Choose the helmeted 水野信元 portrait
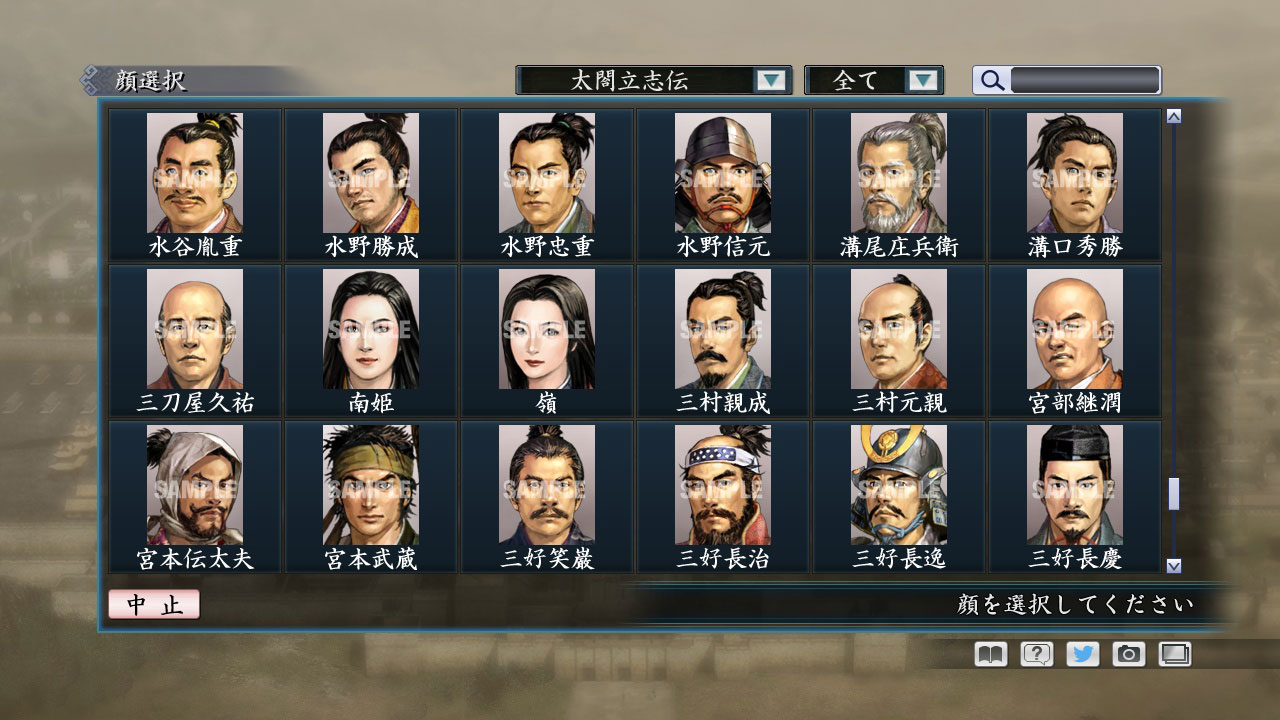This screenshot has height=720, width=1280. click(x=723, y=175)
